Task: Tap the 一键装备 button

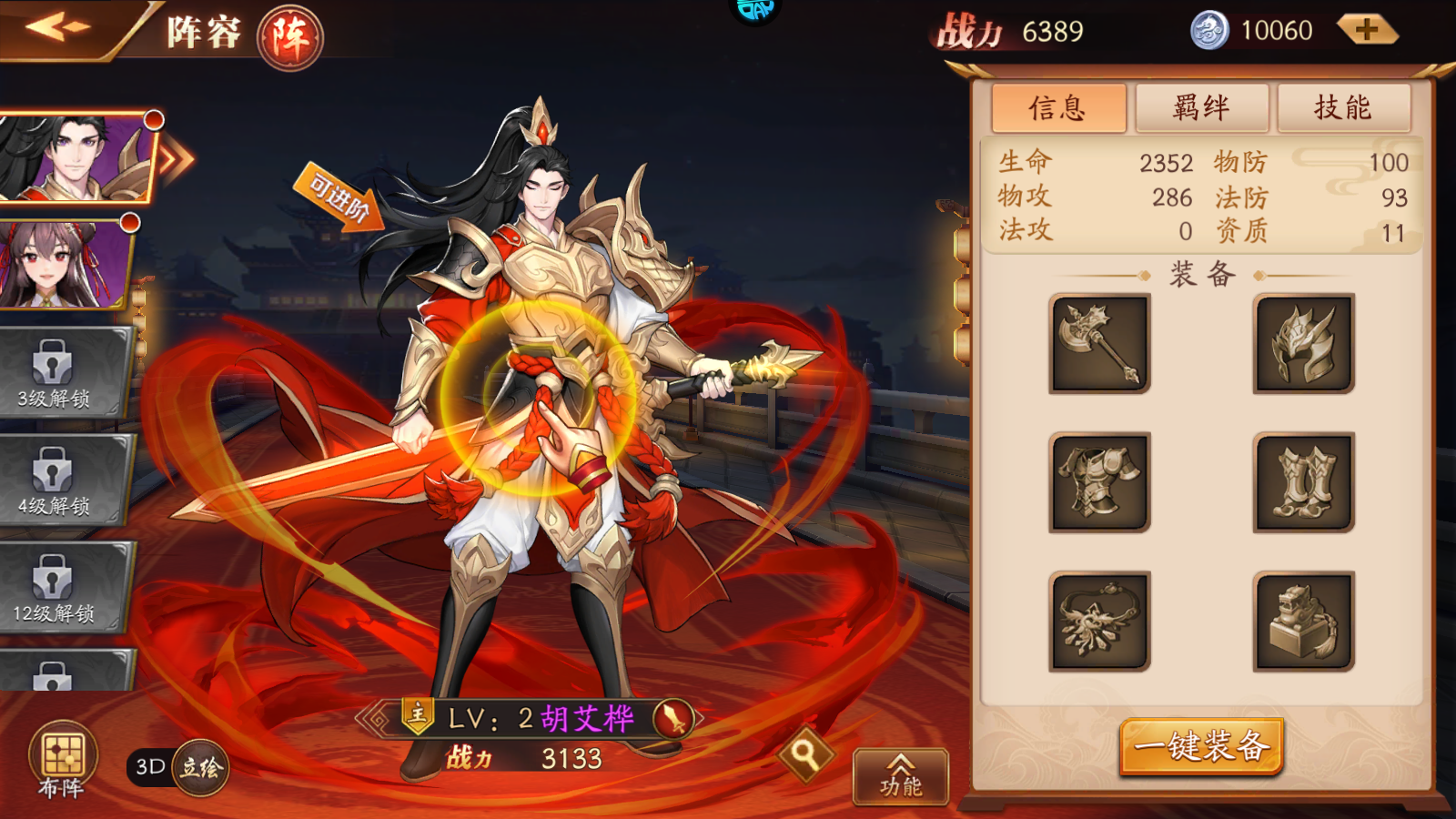Action: tap(1201, 746)
